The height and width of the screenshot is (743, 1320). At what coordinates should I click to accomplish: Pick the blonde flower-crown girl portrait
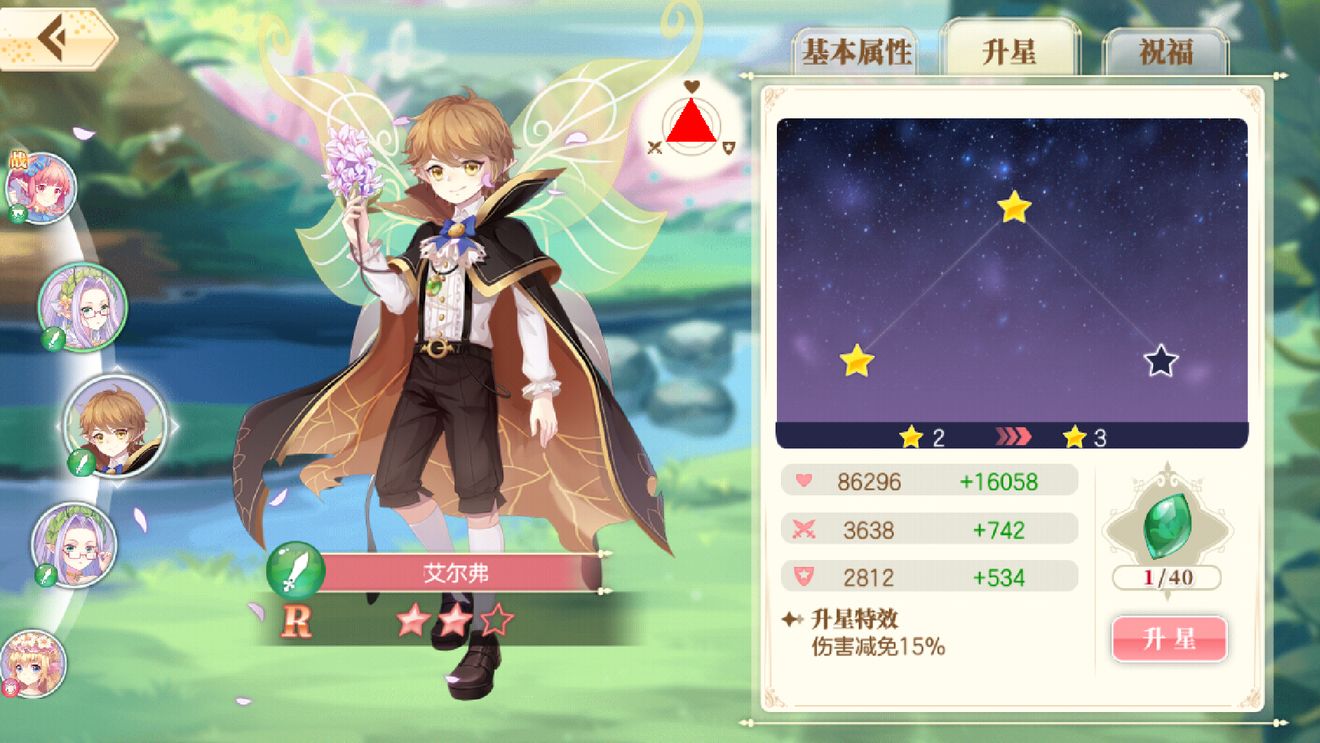pyautogui.click(x=32, y=662)
